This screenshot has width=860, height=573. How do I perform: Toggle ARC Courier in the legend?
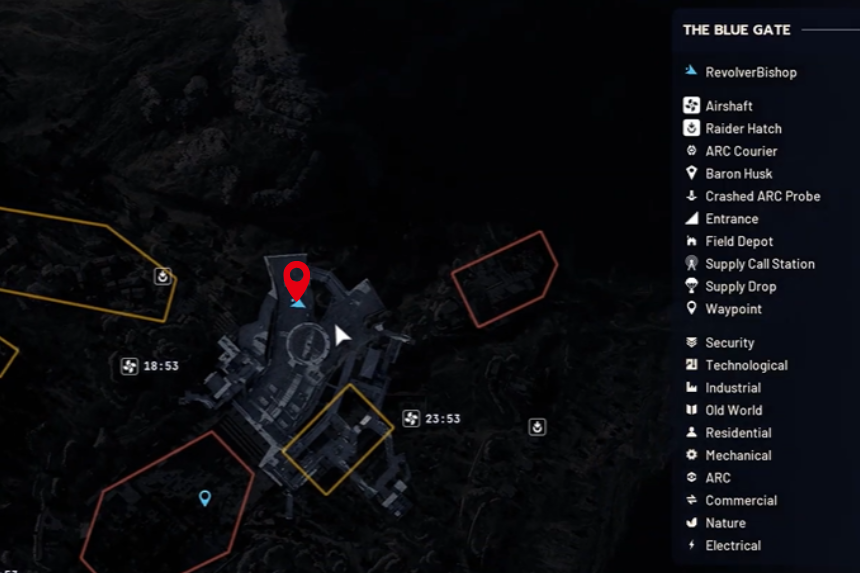(741, 151)
